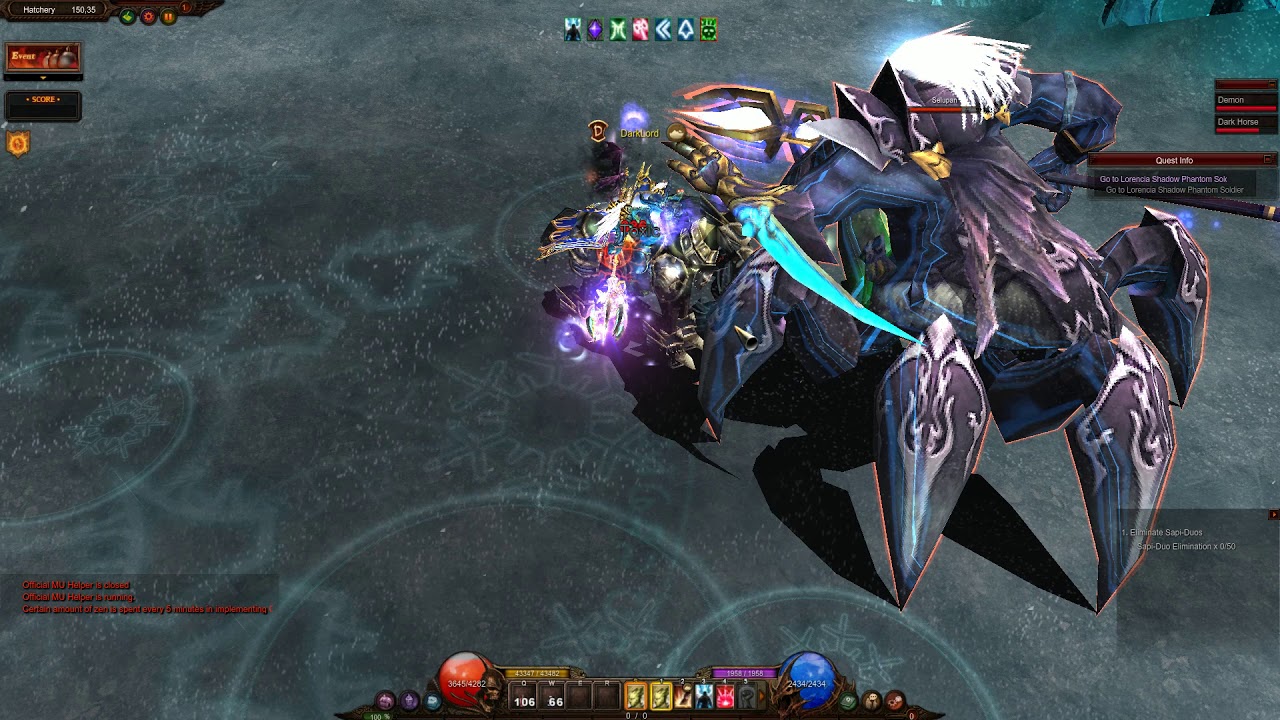Viewport: 1280px width, 720px height.
Task: Activate the red burst skill in slot 4
Action: (x=725, y=696)
